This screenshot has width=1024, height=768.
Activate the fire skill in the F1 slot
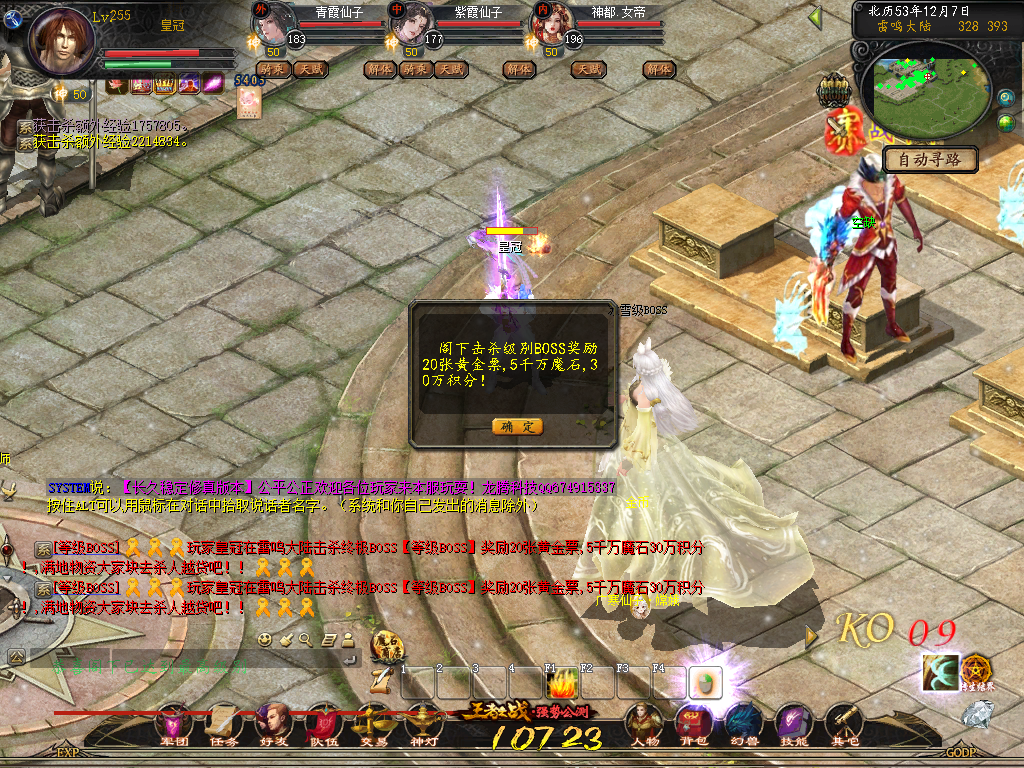tap(562, 684)
